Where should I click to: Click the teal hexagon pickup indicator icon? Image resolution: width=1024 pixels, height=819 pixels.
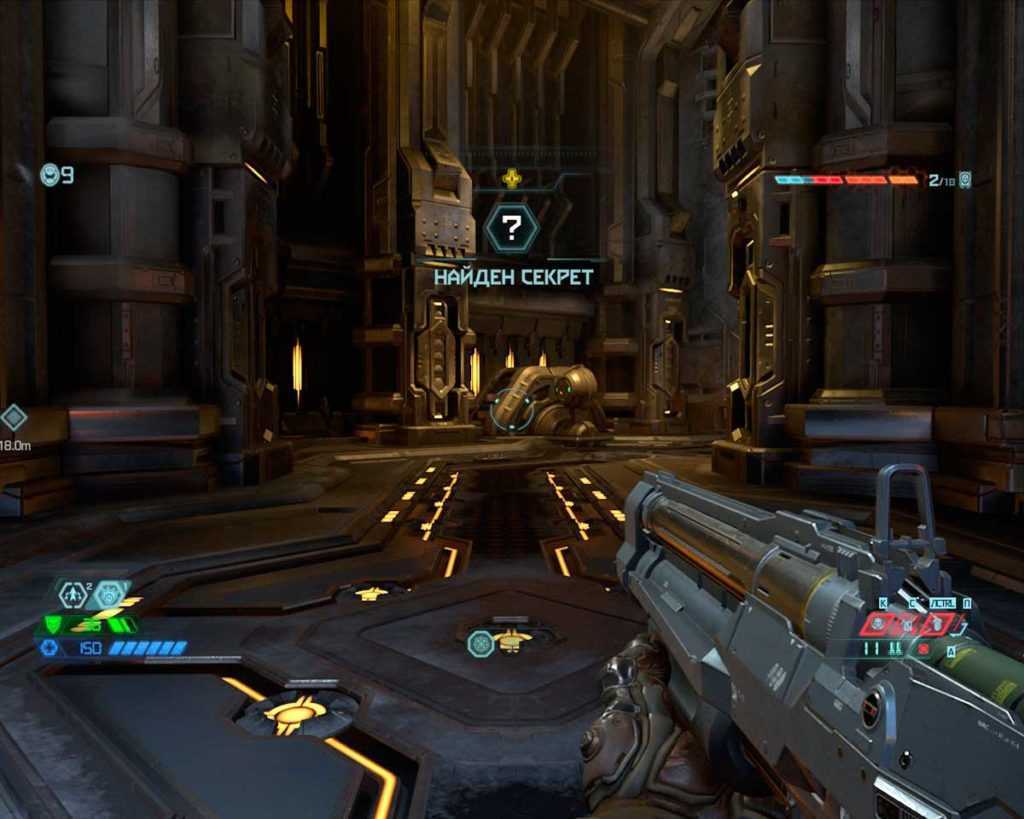[480, 643]
